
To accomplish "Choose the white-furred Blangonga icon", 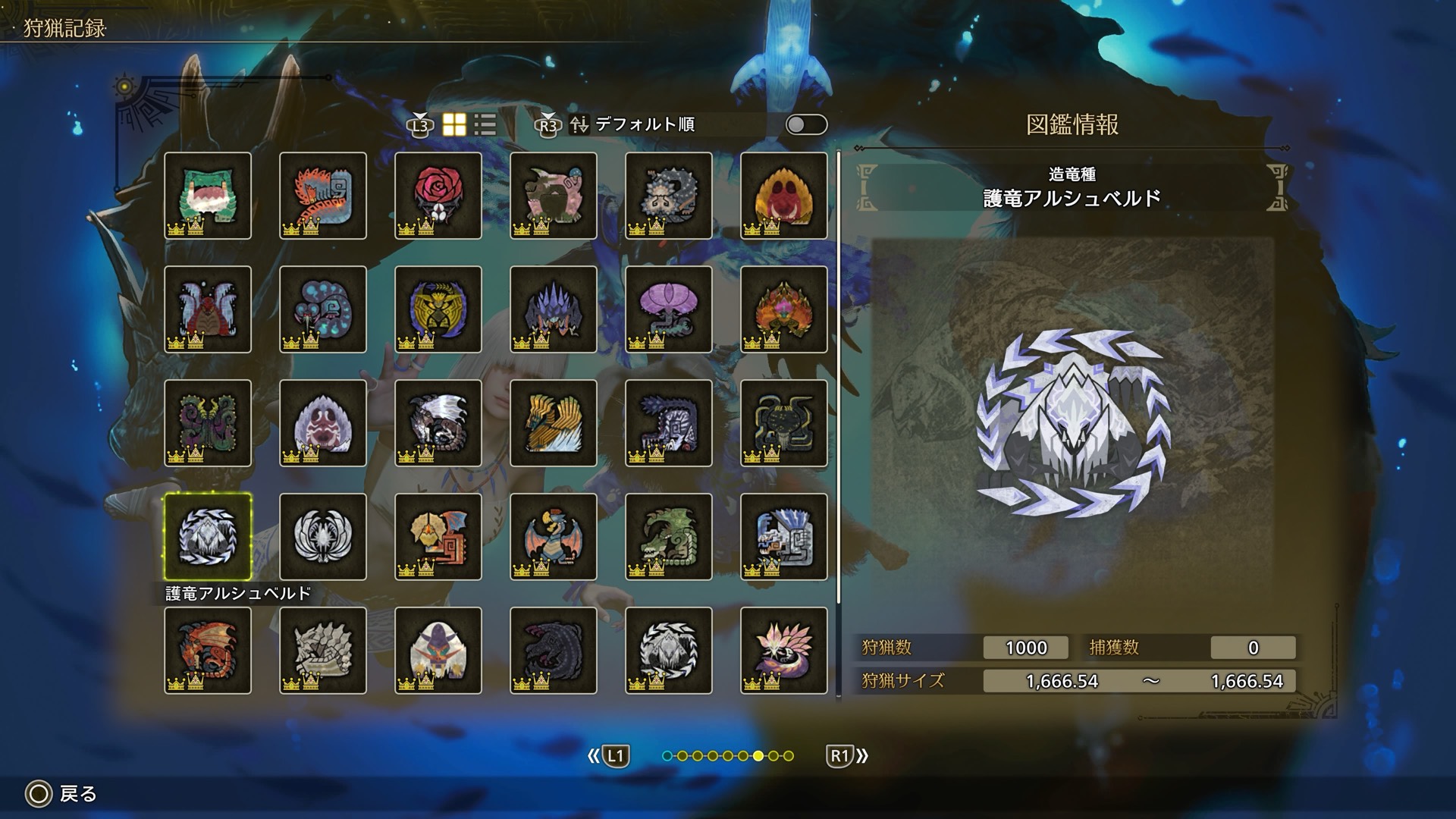I will pos(438,651).
